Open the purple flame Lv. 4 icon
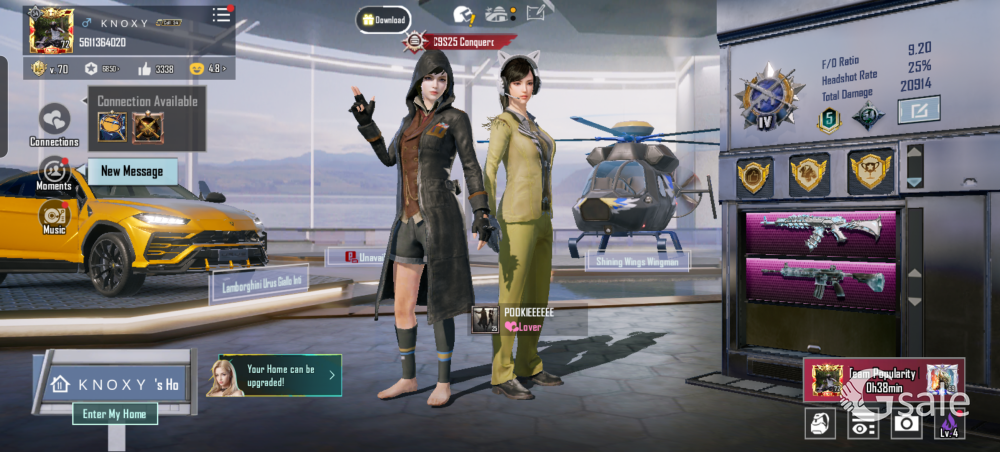Viewport: 1000px width, 452px height. (x=949, y=423)
